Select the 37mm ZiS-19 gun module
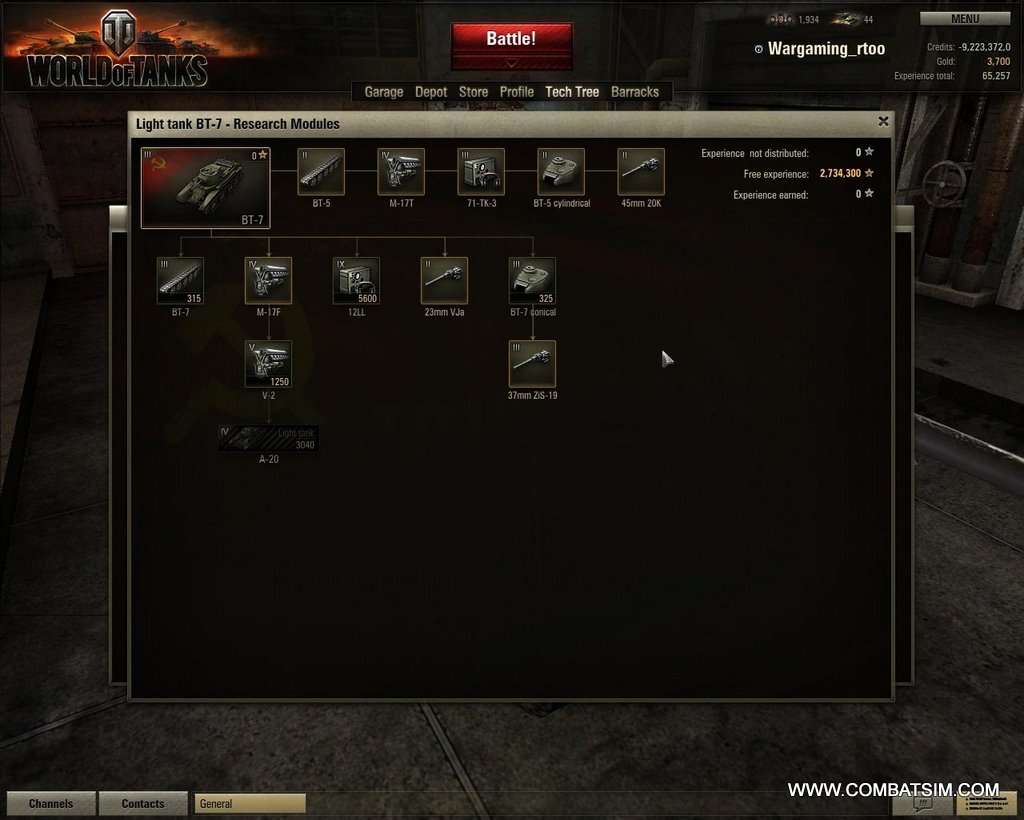The width and height of the screenshot is (1024, 820). pos(532,364)
